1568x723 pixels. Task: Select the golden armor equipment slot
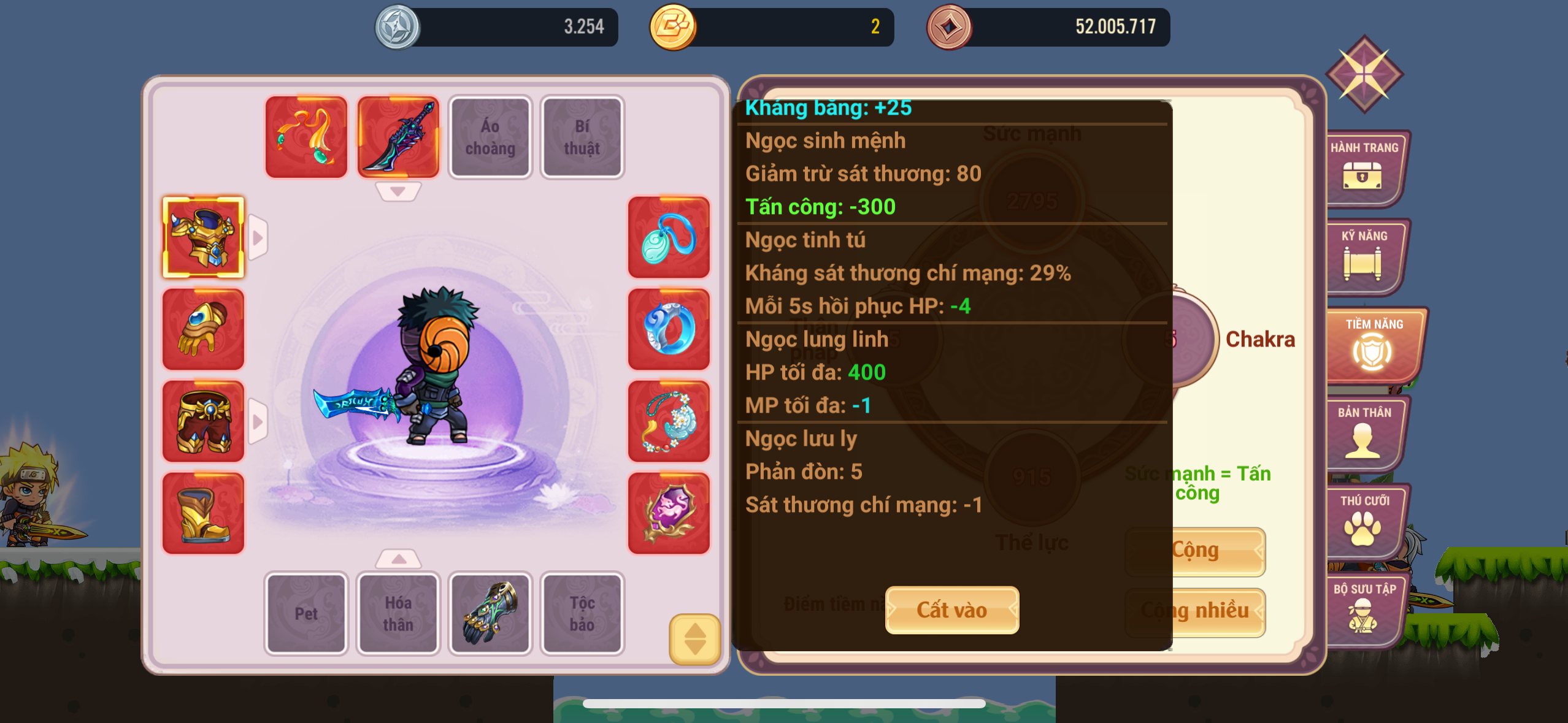click(203, 237)
